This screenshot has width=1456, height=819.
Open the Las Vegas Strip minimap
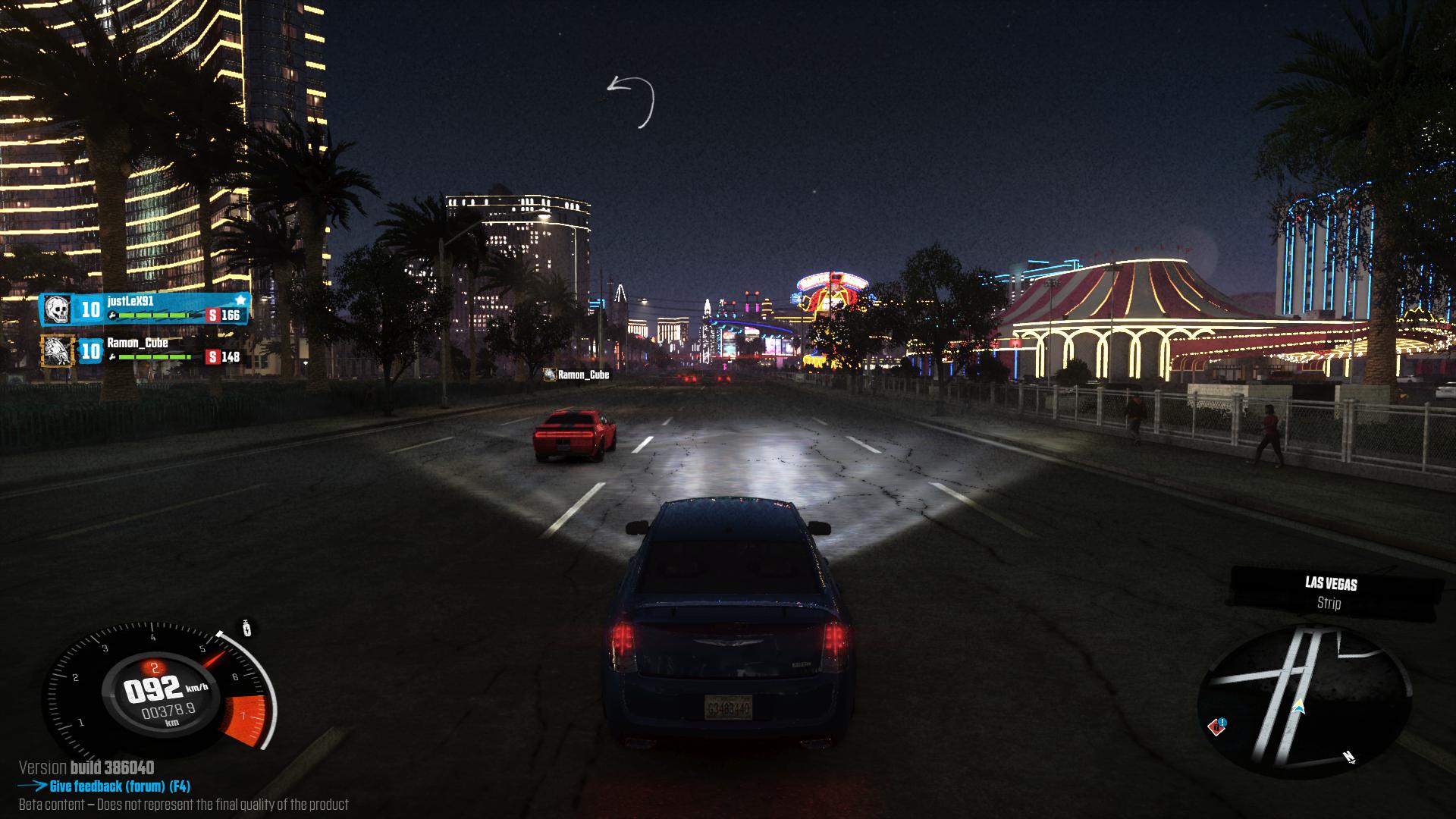point(1304,699)
